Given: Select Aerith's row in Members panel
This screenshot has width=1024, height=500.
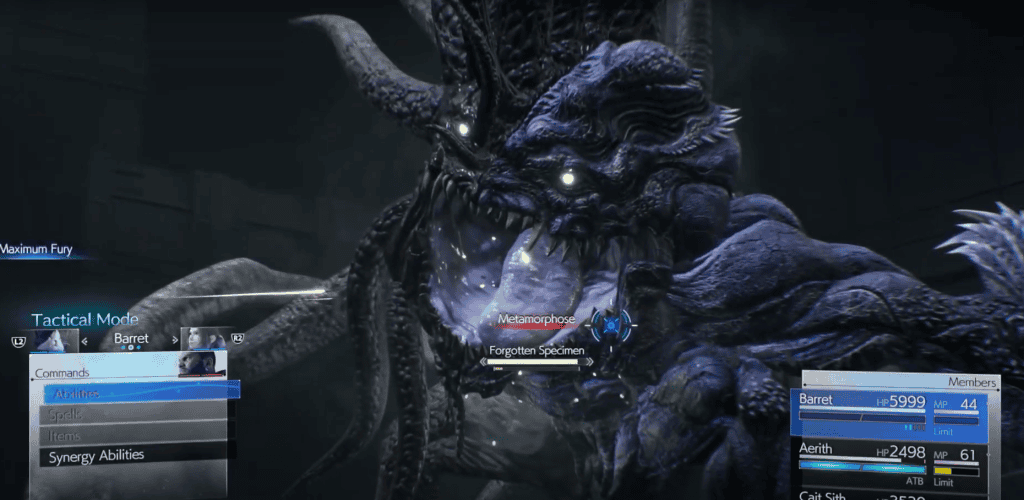Looking at the screenshot, I should [x=892, y=461].
